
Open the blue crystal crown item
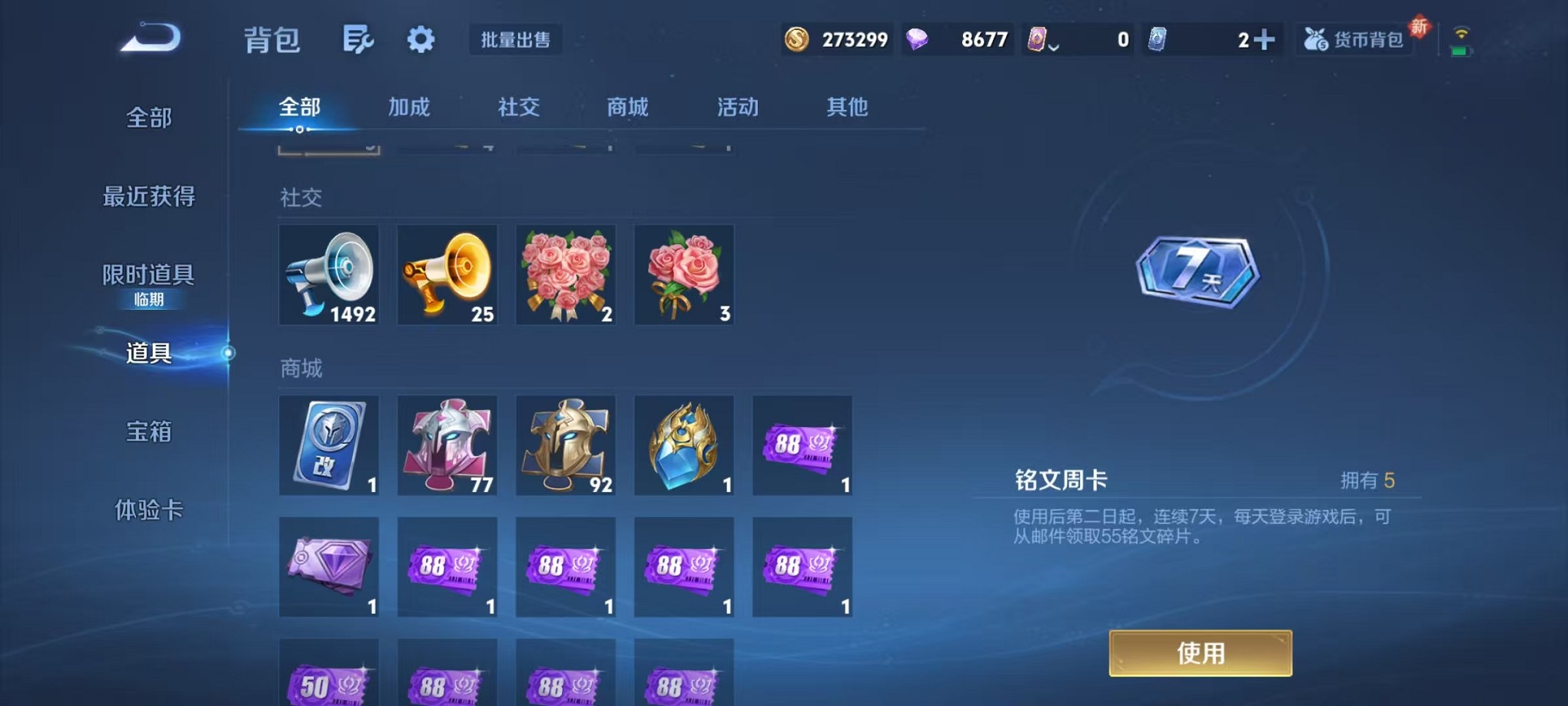(683, 445)
